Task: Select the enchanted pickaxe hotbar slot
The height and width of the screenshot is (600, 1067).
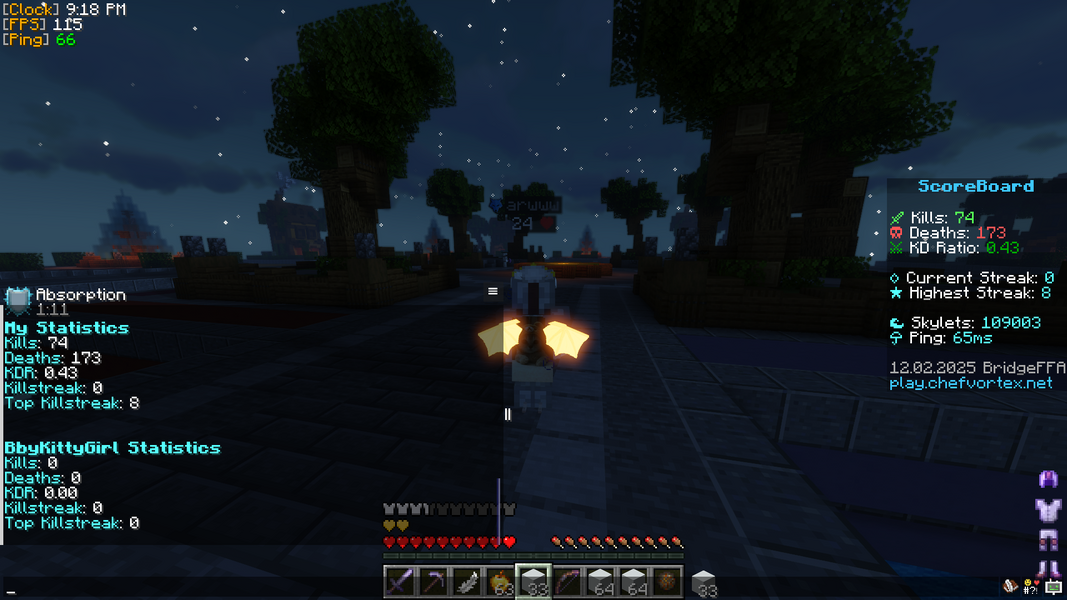Action: tap(433, 581)
